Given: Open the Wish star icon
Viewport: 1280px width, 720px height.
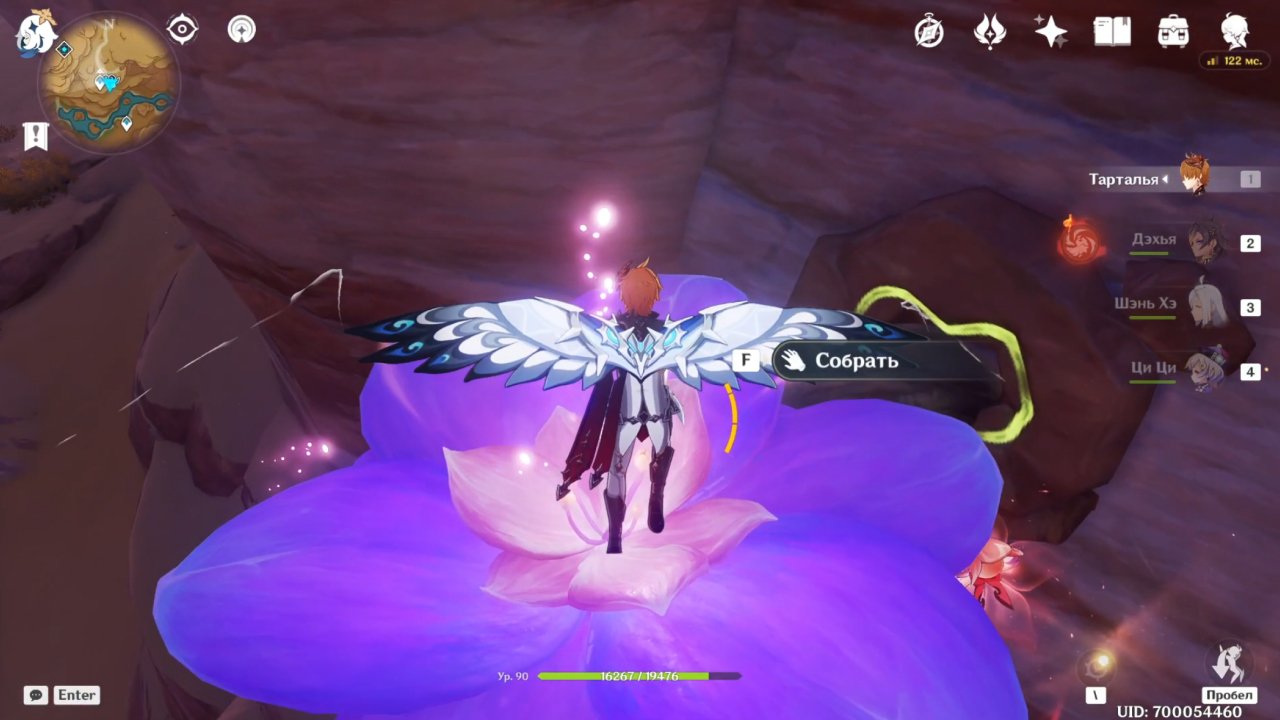Looking at the screenshot, I should [1050, 32].
